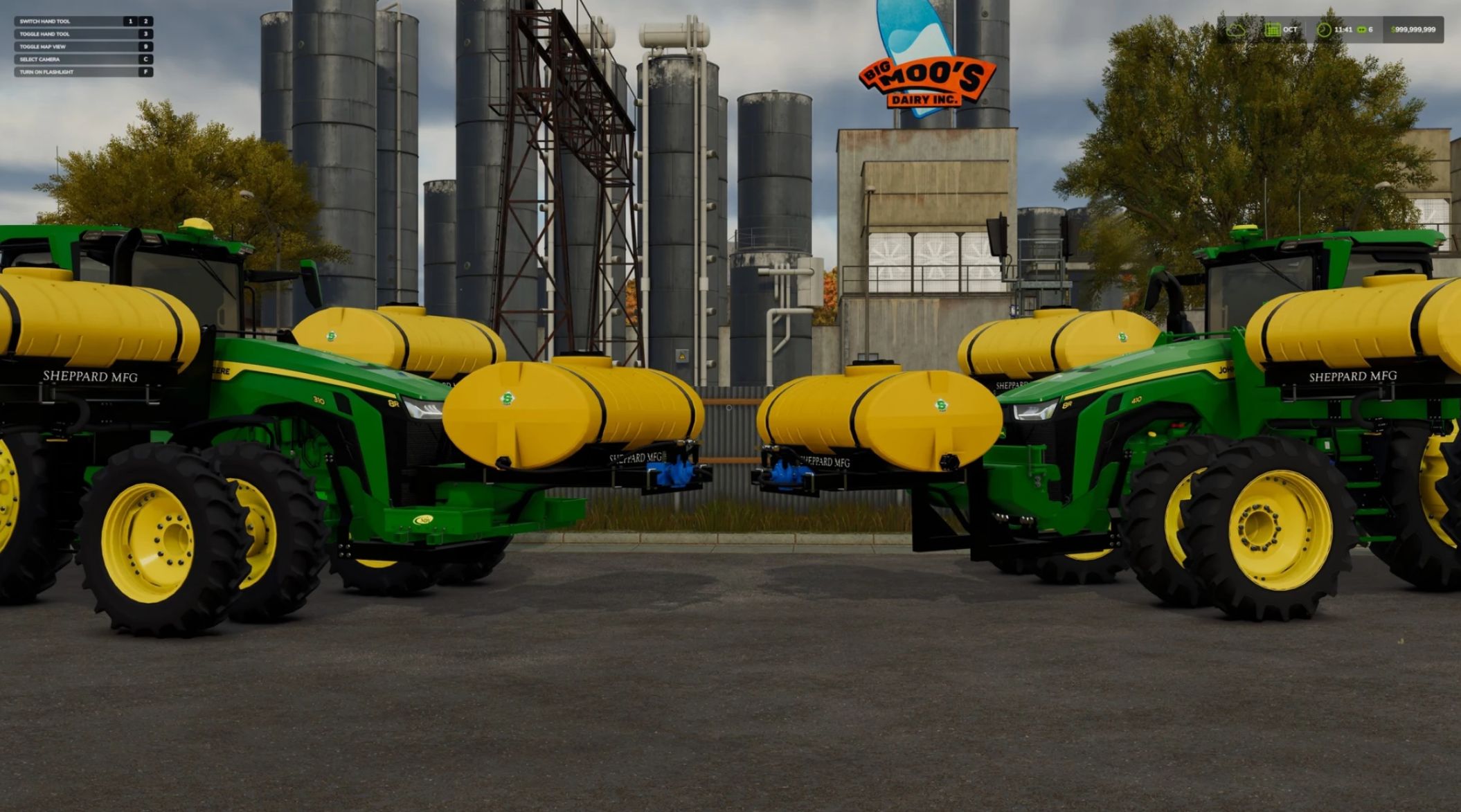Image resolution: width=1461 pixels, height=812 pixels.
Task: Click the money balance of $999,999,999
Action: pos(1415,30)
